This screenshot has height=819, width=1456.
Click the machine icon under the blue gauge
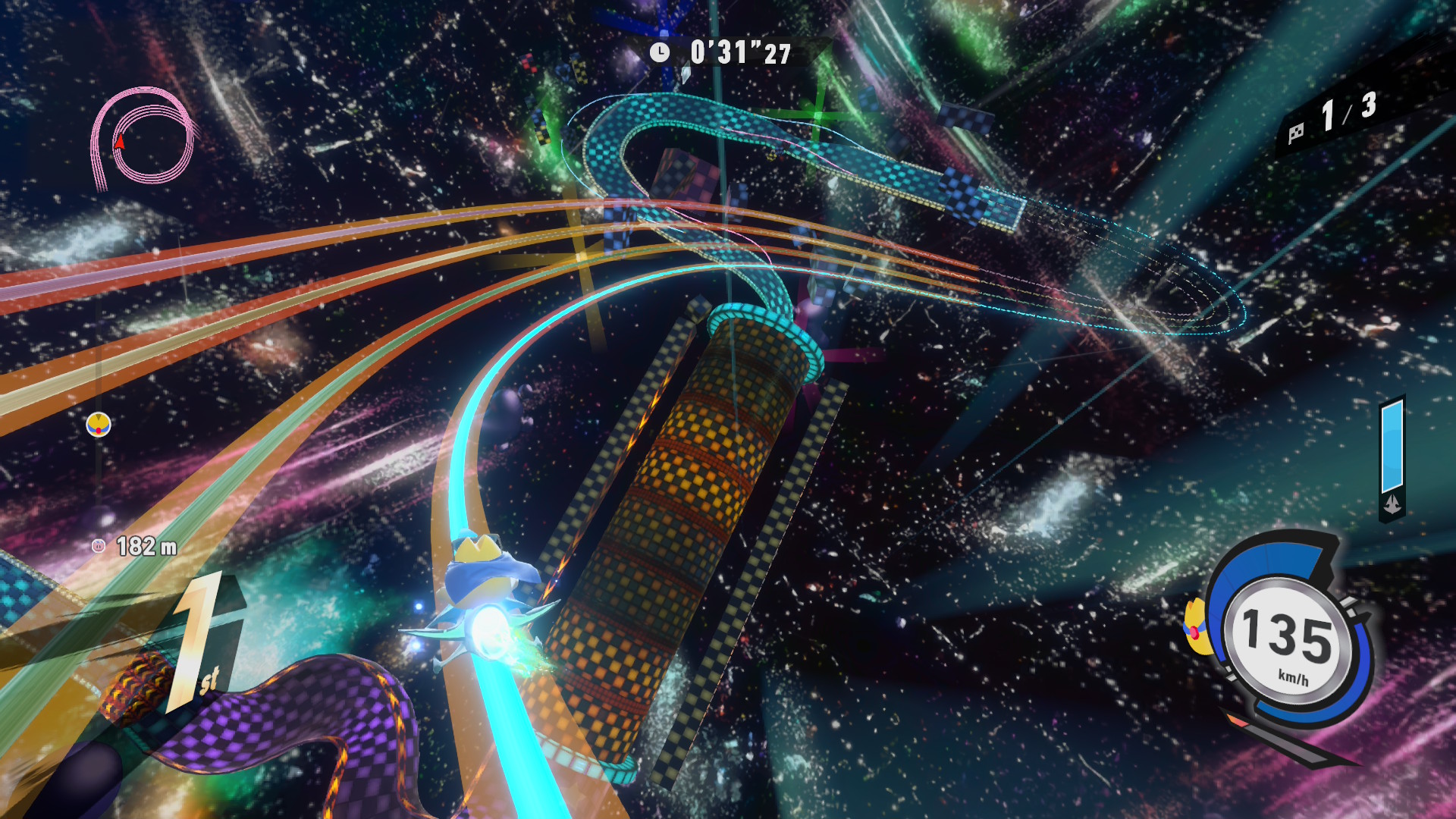[1392, 505]
